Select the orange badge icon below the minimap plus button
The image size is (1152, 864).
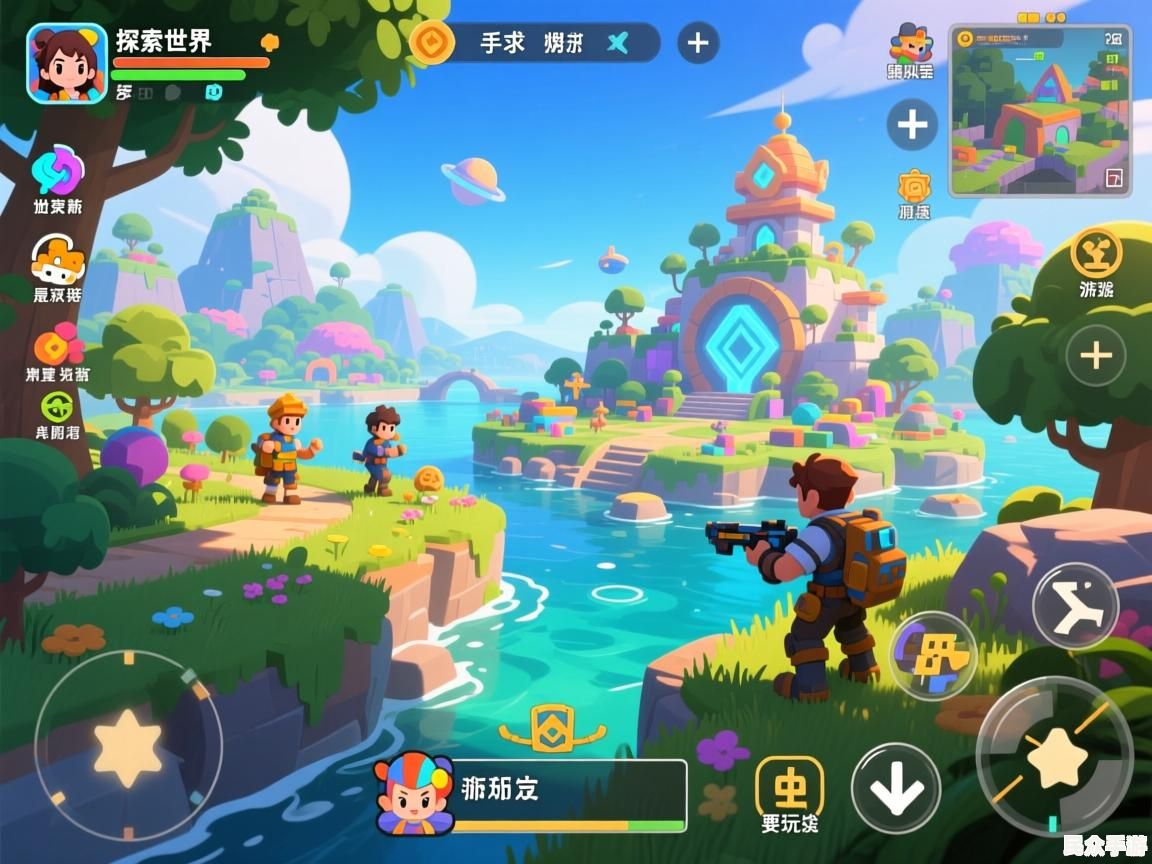(x=914, y=186)
